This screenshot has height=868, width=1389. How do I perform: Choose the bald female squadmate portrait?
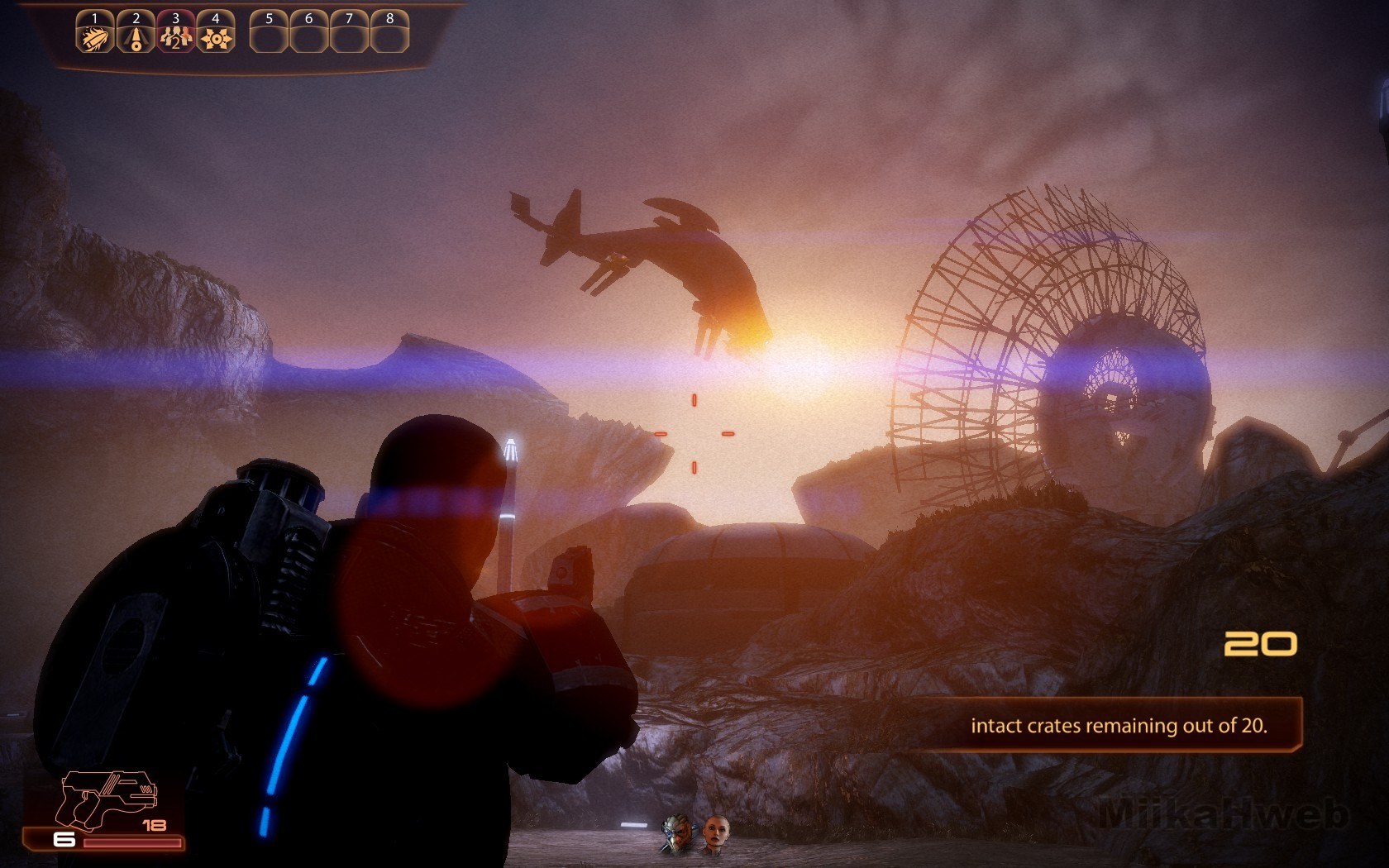tap(715, 834)
